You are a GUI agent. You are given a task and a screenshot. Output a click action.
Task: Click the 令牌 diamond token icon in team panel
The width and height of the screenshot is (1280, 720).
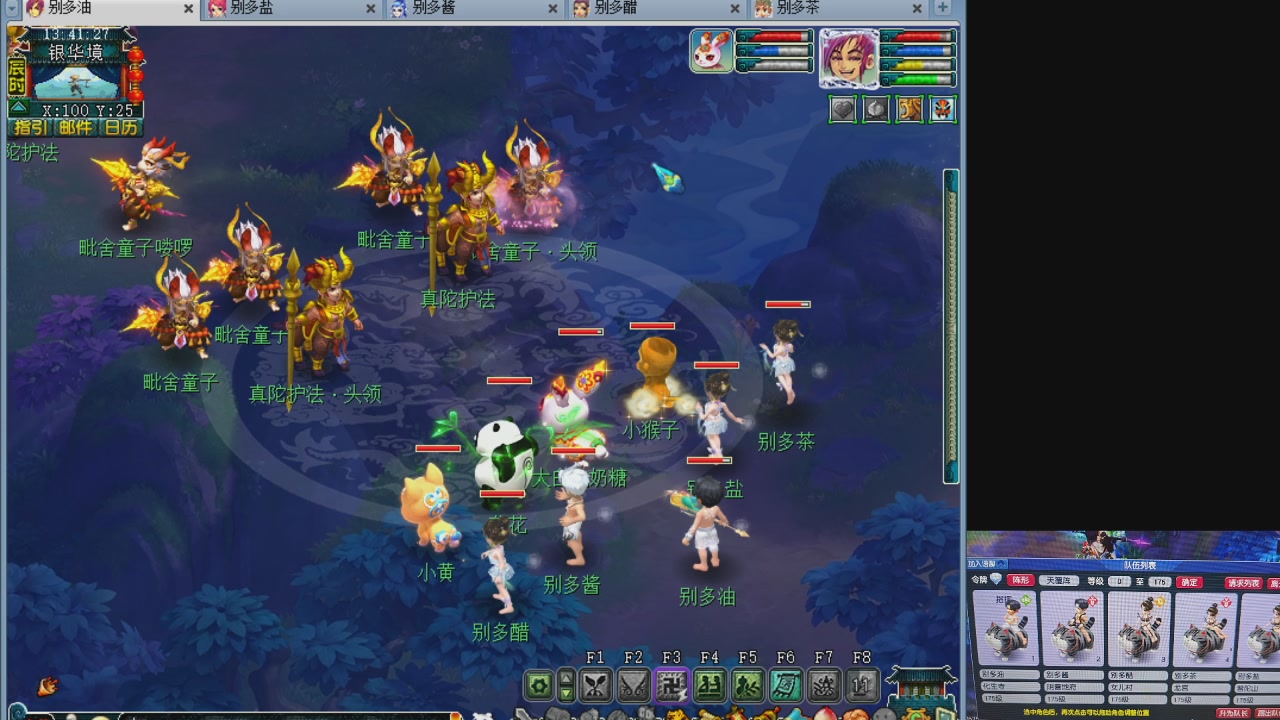pyautogui.click(x=996, y=580)
